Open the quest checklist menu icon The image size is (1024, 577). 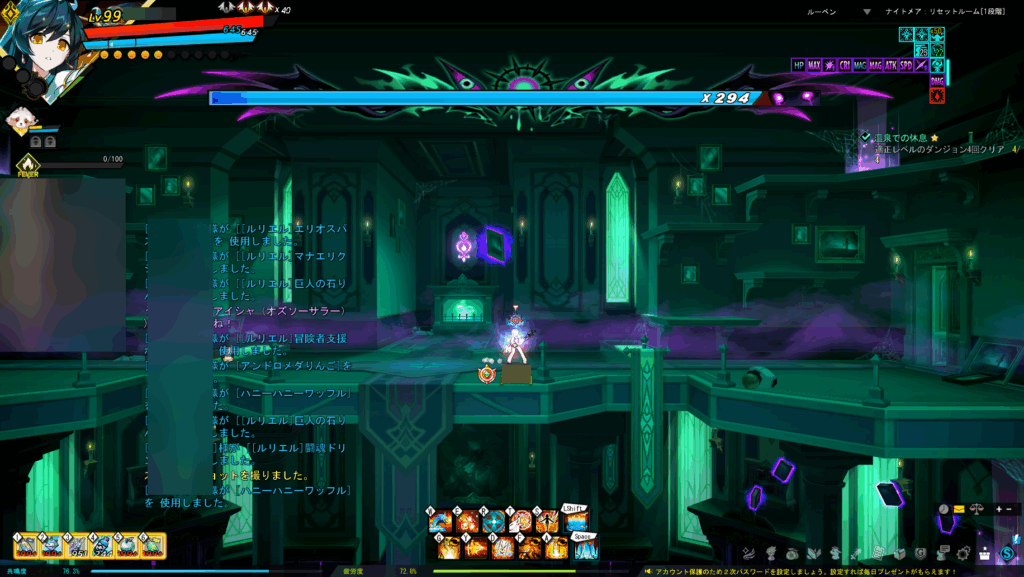[879, 553]
